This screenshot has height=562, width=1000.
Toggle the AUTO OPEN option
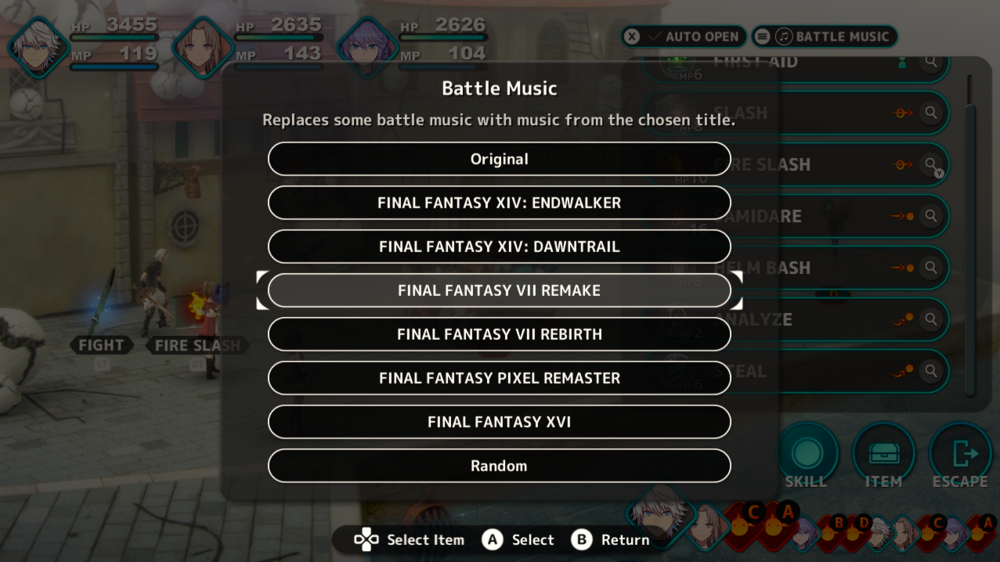[683, 37]
